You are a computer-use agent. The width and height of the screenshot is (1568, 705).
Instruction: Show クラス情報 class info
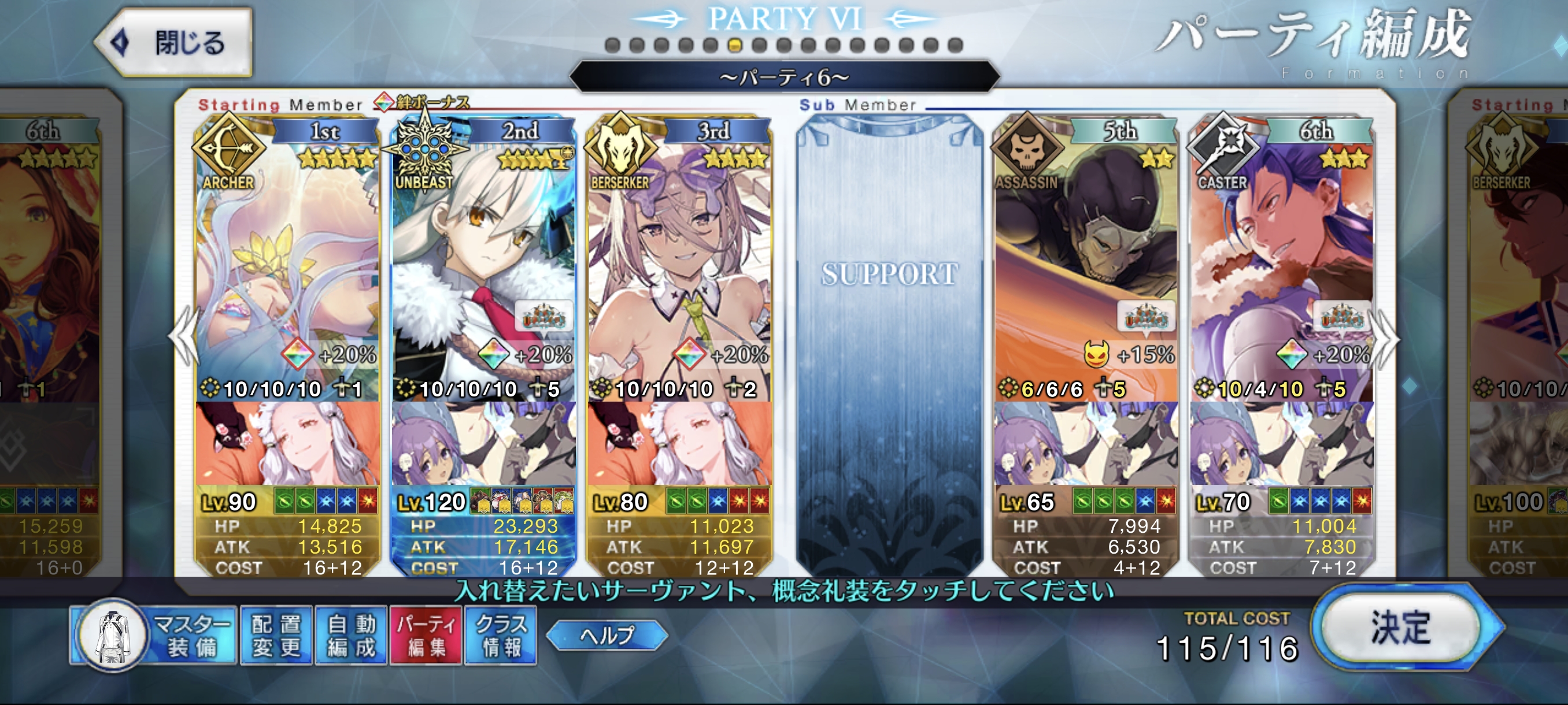tap(500, 635)
